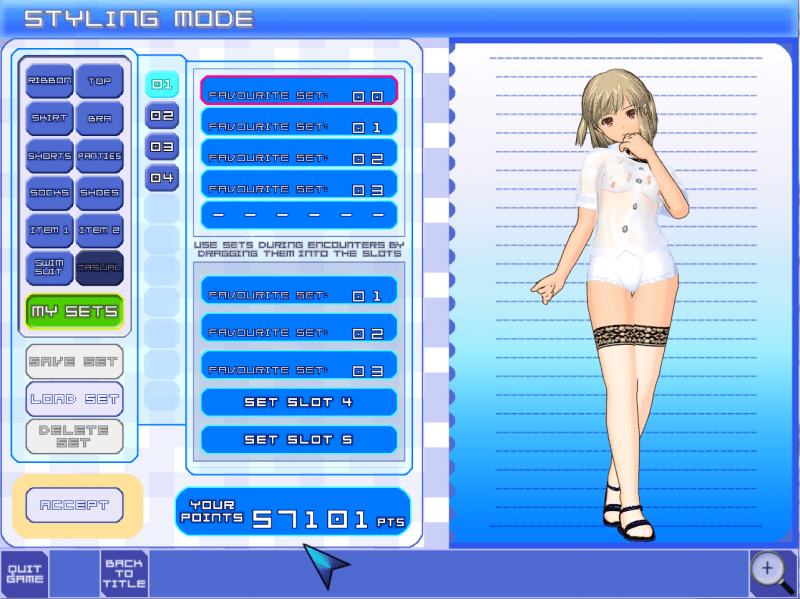Quit the game

tap(24, 574)
